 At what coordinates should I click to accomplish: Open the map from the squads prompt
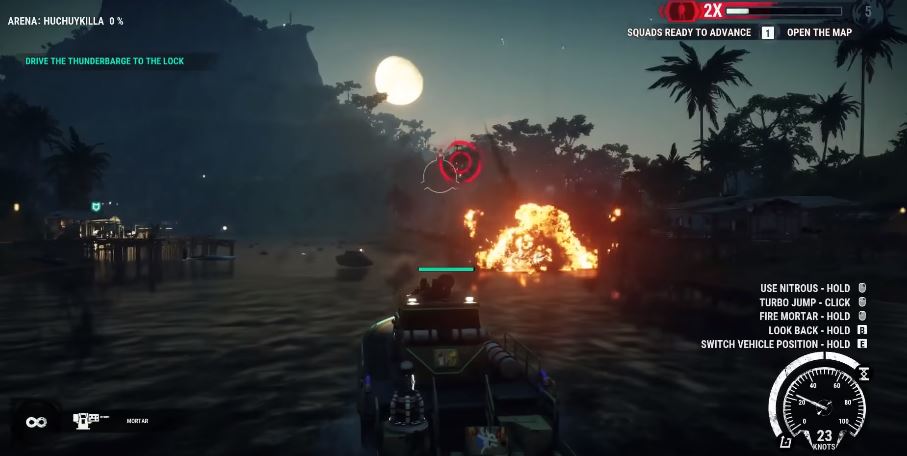click(x=818, y=32)
